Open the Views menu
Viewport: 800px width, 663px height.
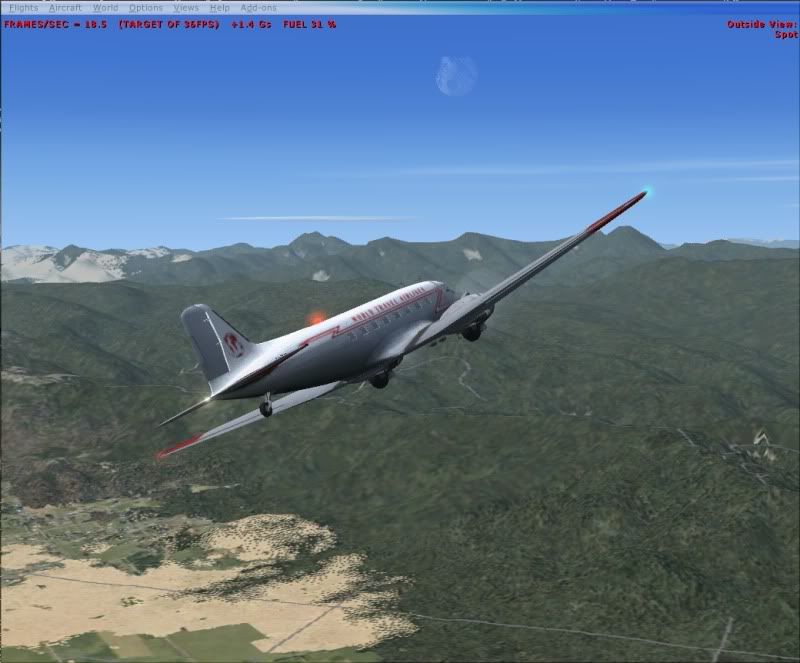tap(186, 8)
